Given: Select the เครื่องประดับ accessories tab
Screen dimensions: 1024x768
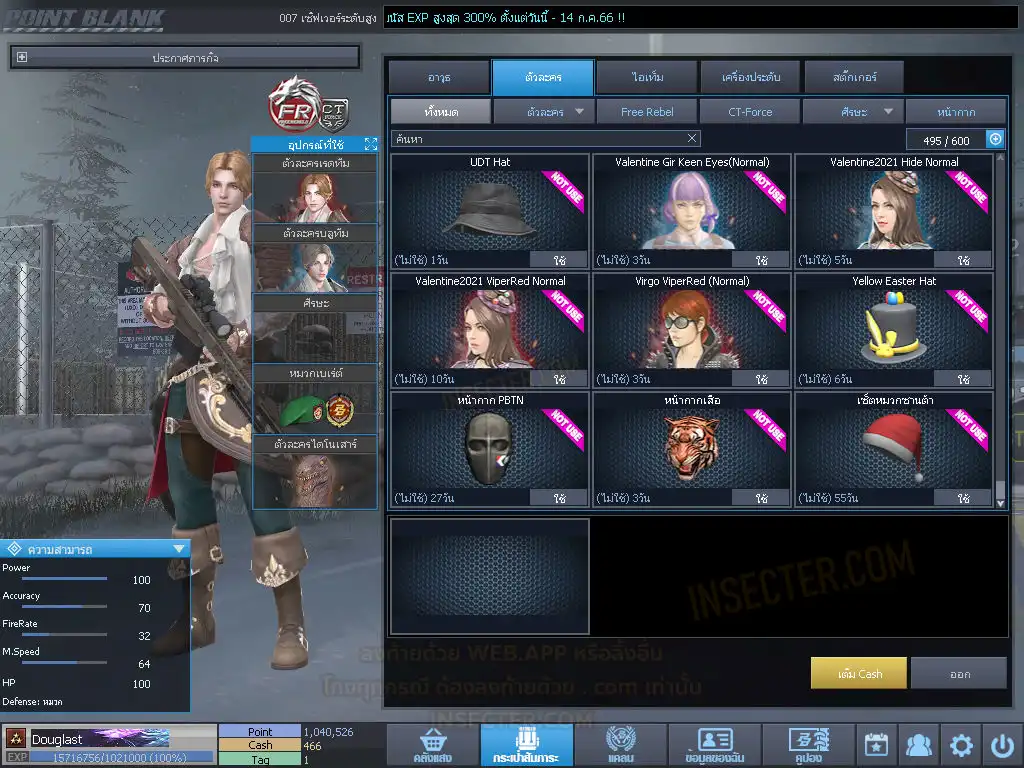Looking at the screenshot, I should [x=750, y=77].
